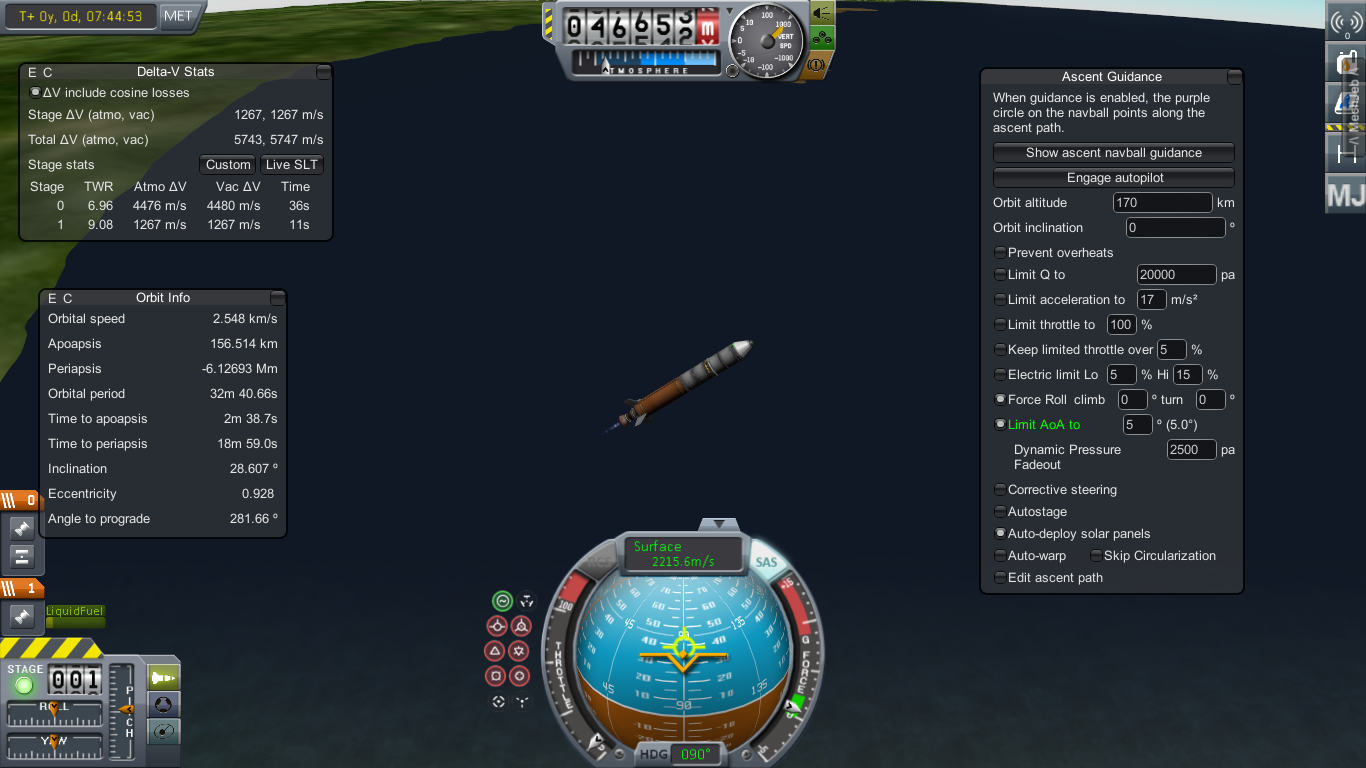This screenshot has height=768, width=1366.
Task: Enable the Autostage option
Action: click(x=1000, y=512)
